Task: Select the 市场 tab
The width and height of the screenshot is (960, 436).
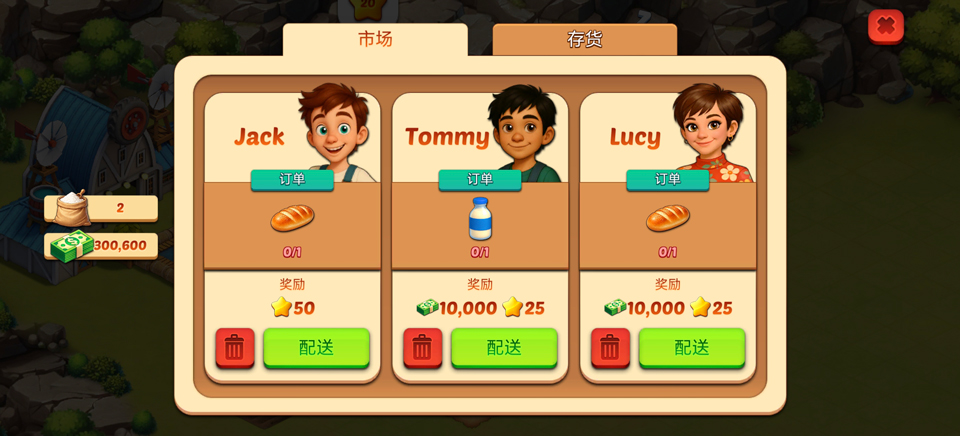Action: [375, 40]
